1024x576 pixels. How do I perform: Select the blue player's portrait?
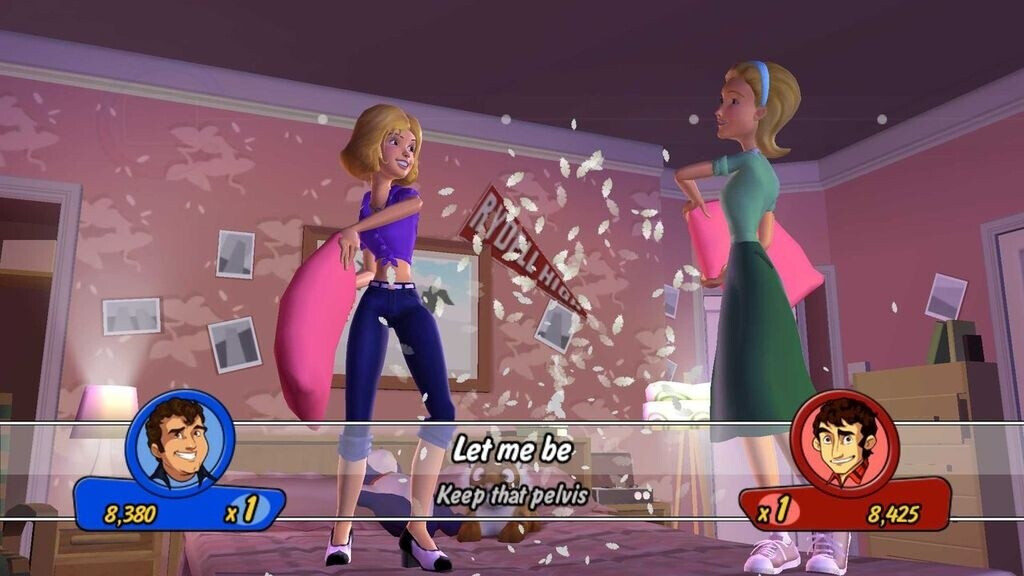tap(180, 442)
